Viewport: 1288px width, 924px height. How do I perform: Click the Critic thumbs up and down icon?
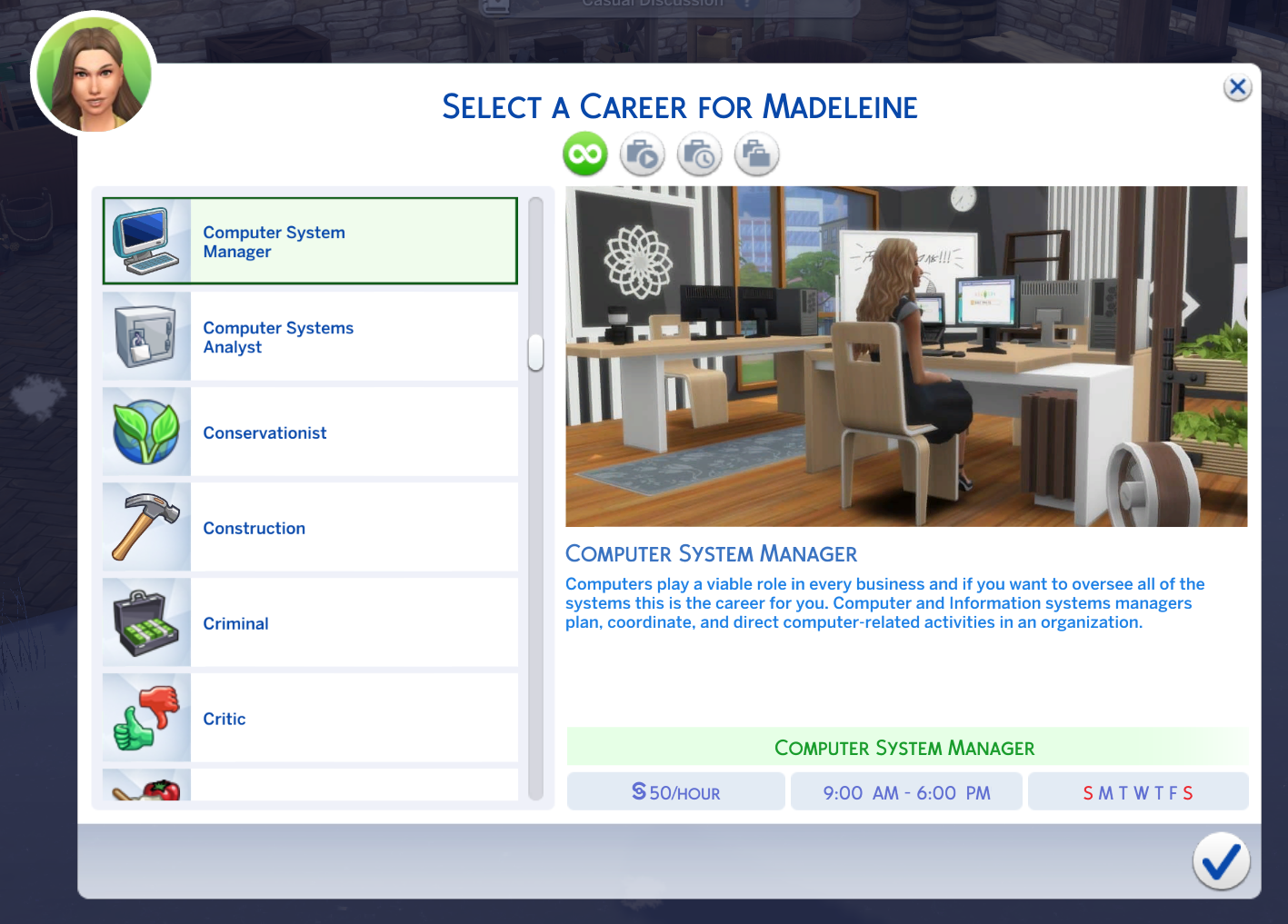tap(145, 717)
